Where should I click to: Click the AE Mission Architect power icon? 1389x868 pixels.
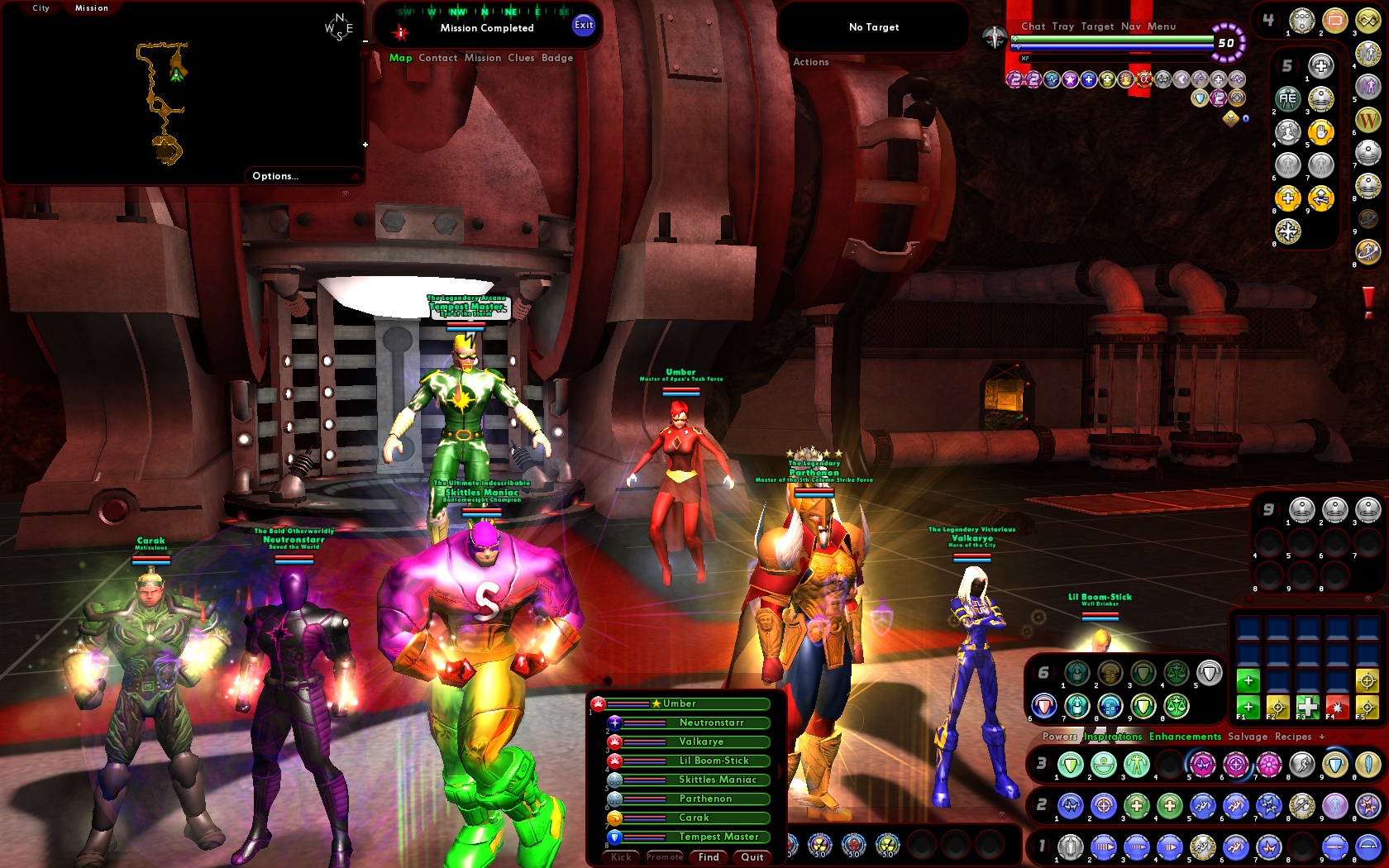pyautogui.click(x=1286, y=98)
